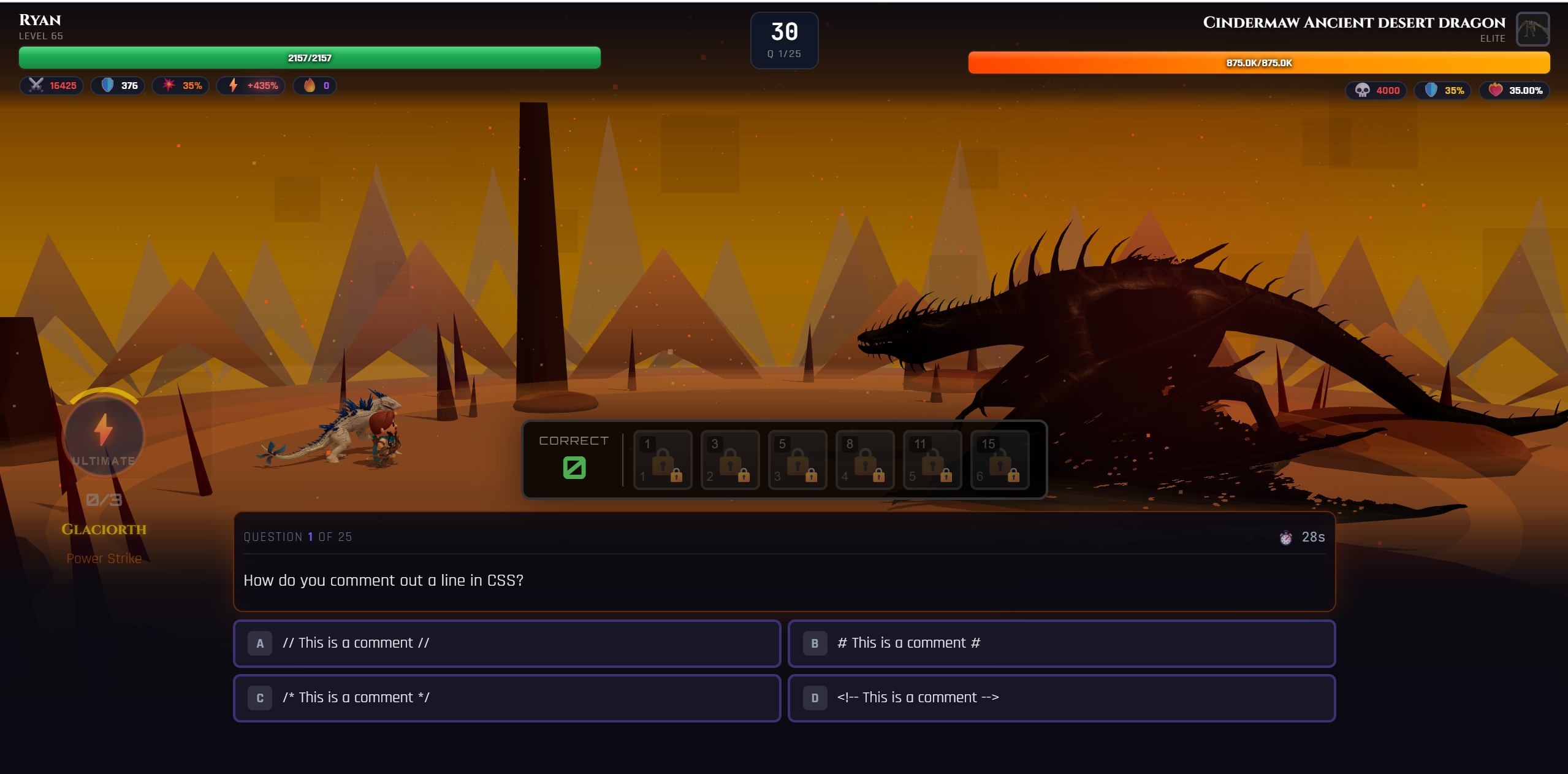Click the dragon's skull damage icon
This screenshot has height=774, width=1568.
pos(1363,90)
